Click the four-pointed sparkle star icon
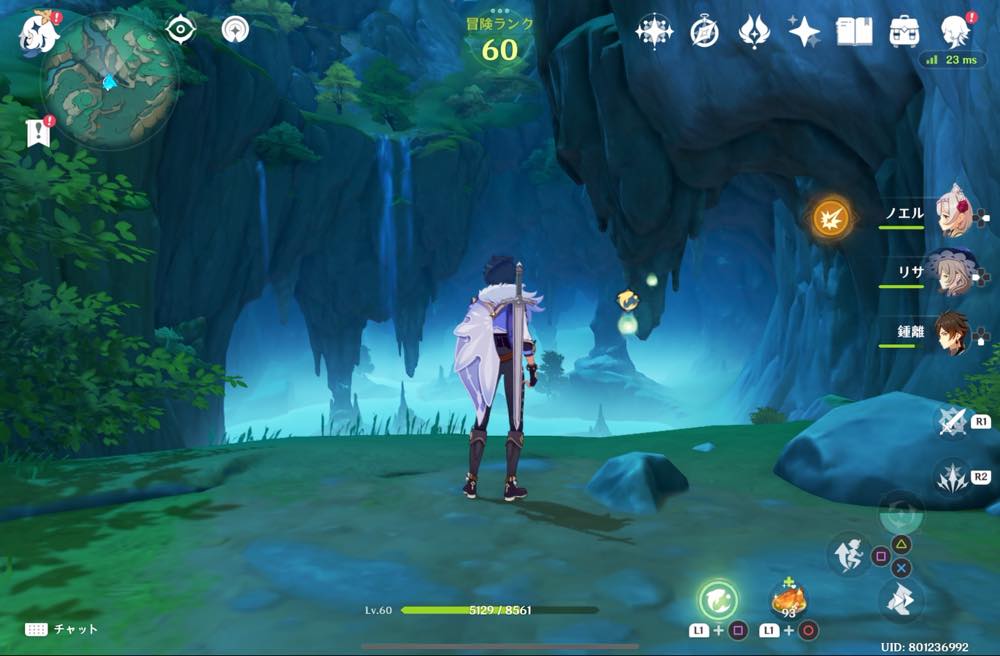The width and height of the screenshot is (1000, 656). [x=804, y=32]
